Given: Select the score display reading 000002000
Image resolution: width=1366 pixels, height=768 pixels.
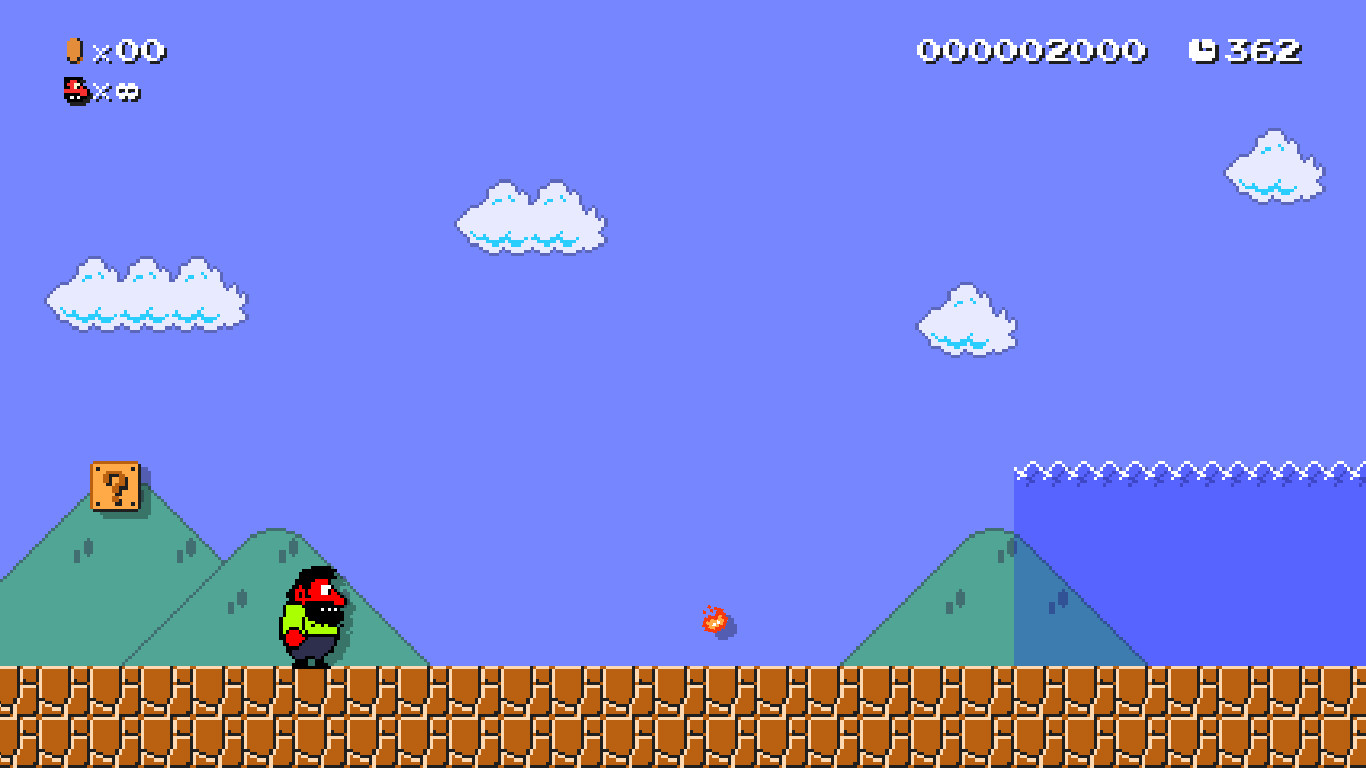Looking at the screenshot, I should [1030, 49].
